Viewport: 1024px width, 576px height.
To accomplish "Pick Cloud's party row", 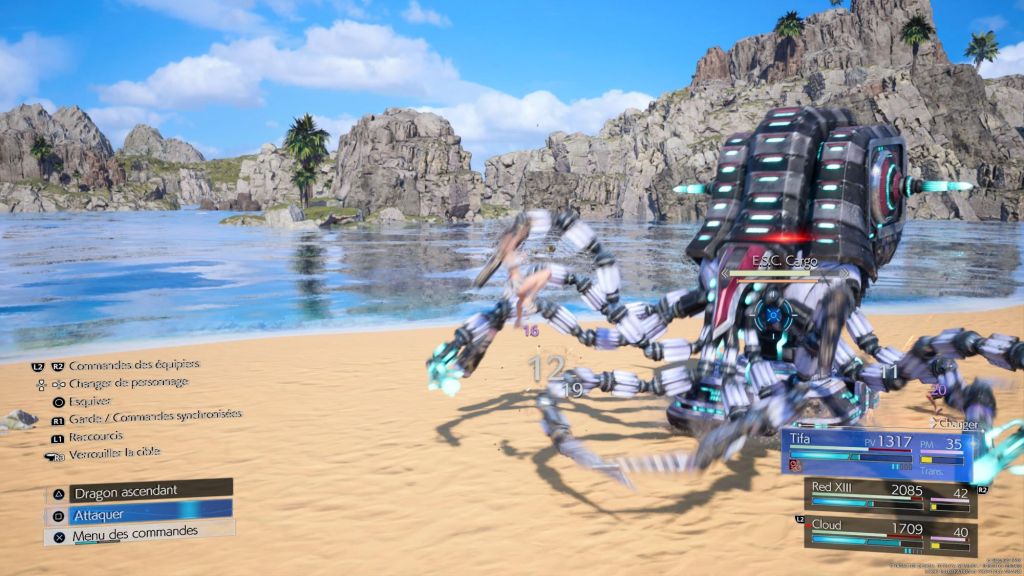I will (888, 534).
